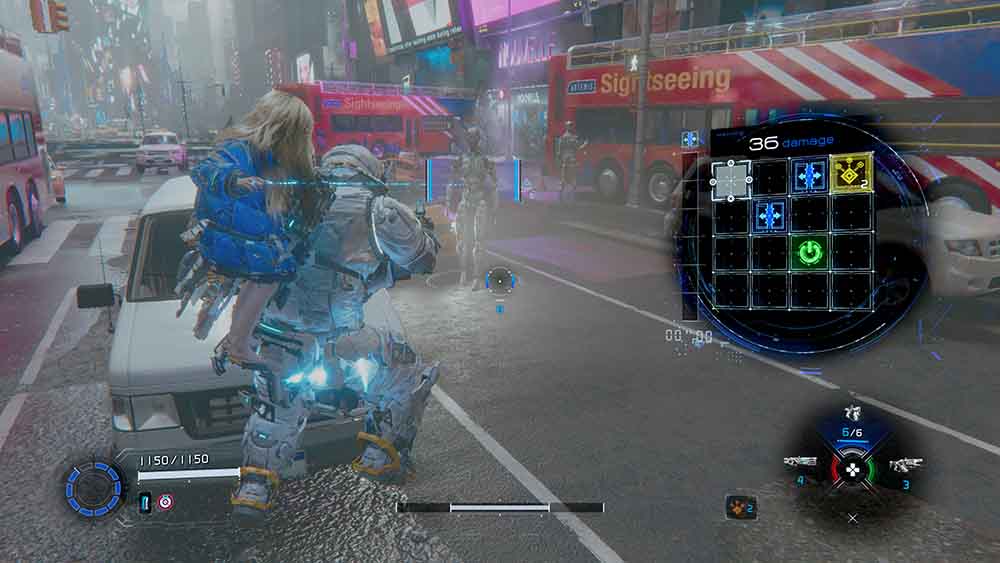
Task: Choose the highlighted white cursor tile
Action: coord(731,178)
